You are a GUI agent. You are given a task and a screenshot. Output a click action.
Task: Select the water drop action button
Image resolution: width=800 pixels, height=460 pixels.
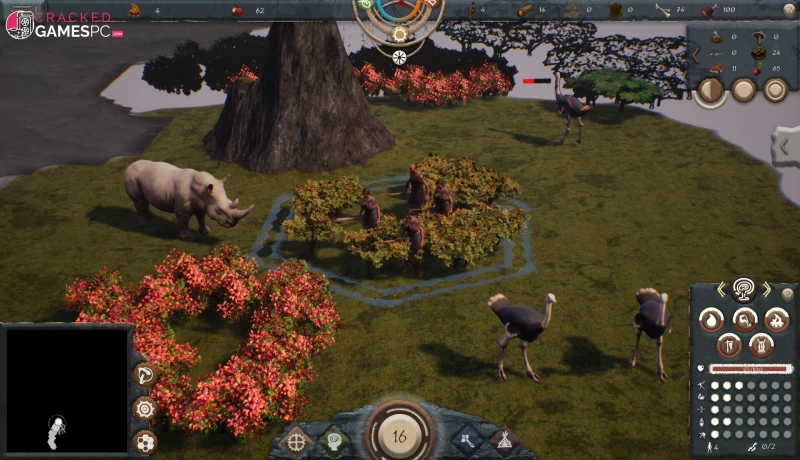coord(709,320)
